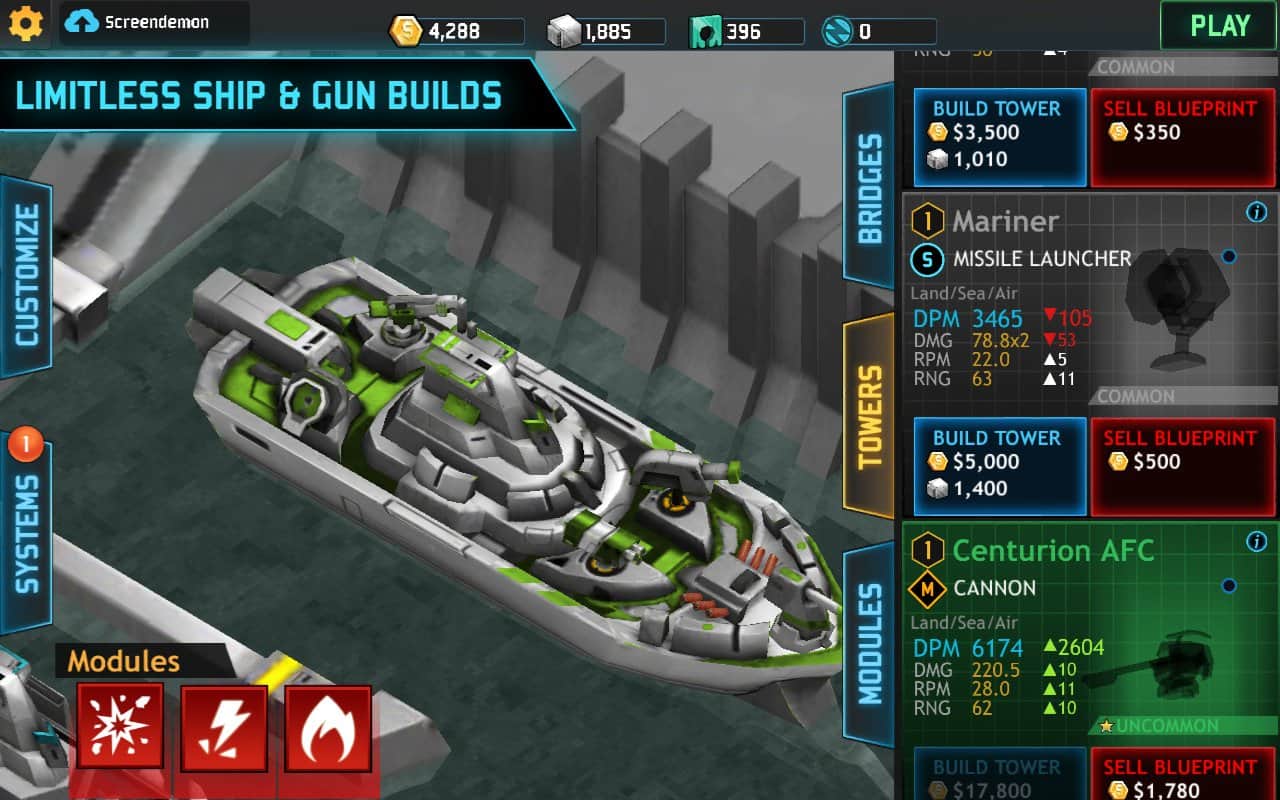Trigger the flame module

pos(328,727)
